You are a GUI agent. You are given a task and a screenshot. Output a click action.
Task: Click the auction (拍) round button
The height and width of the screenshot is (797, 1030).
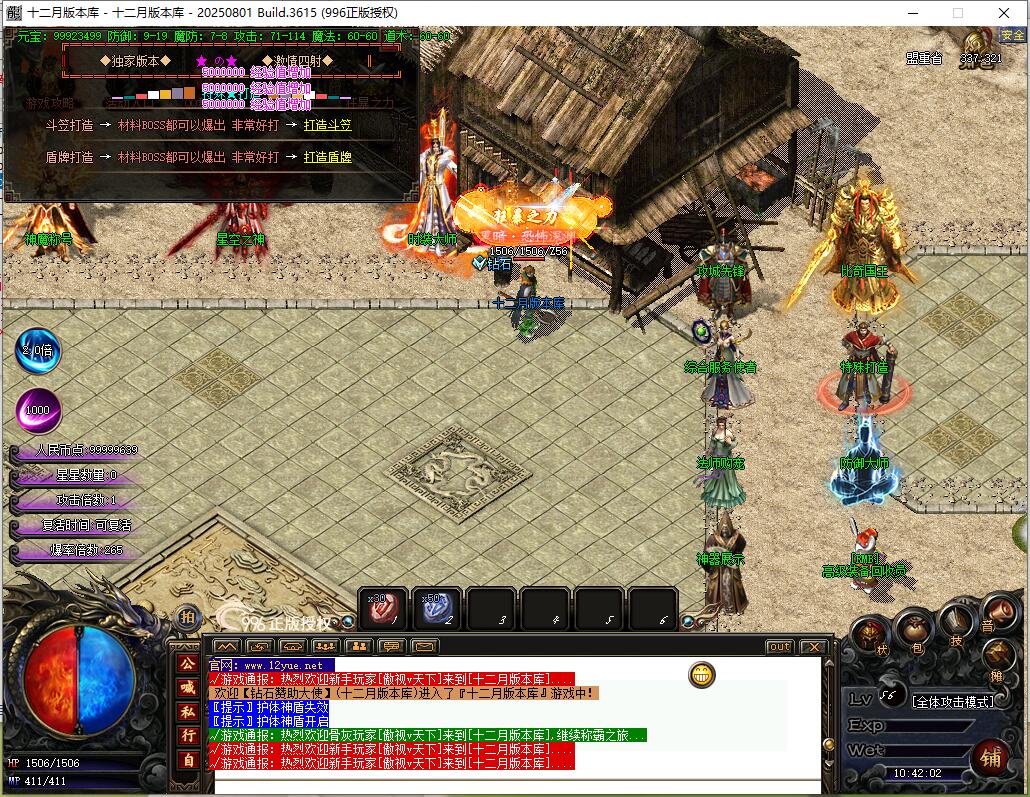click(x=187, y=617)
